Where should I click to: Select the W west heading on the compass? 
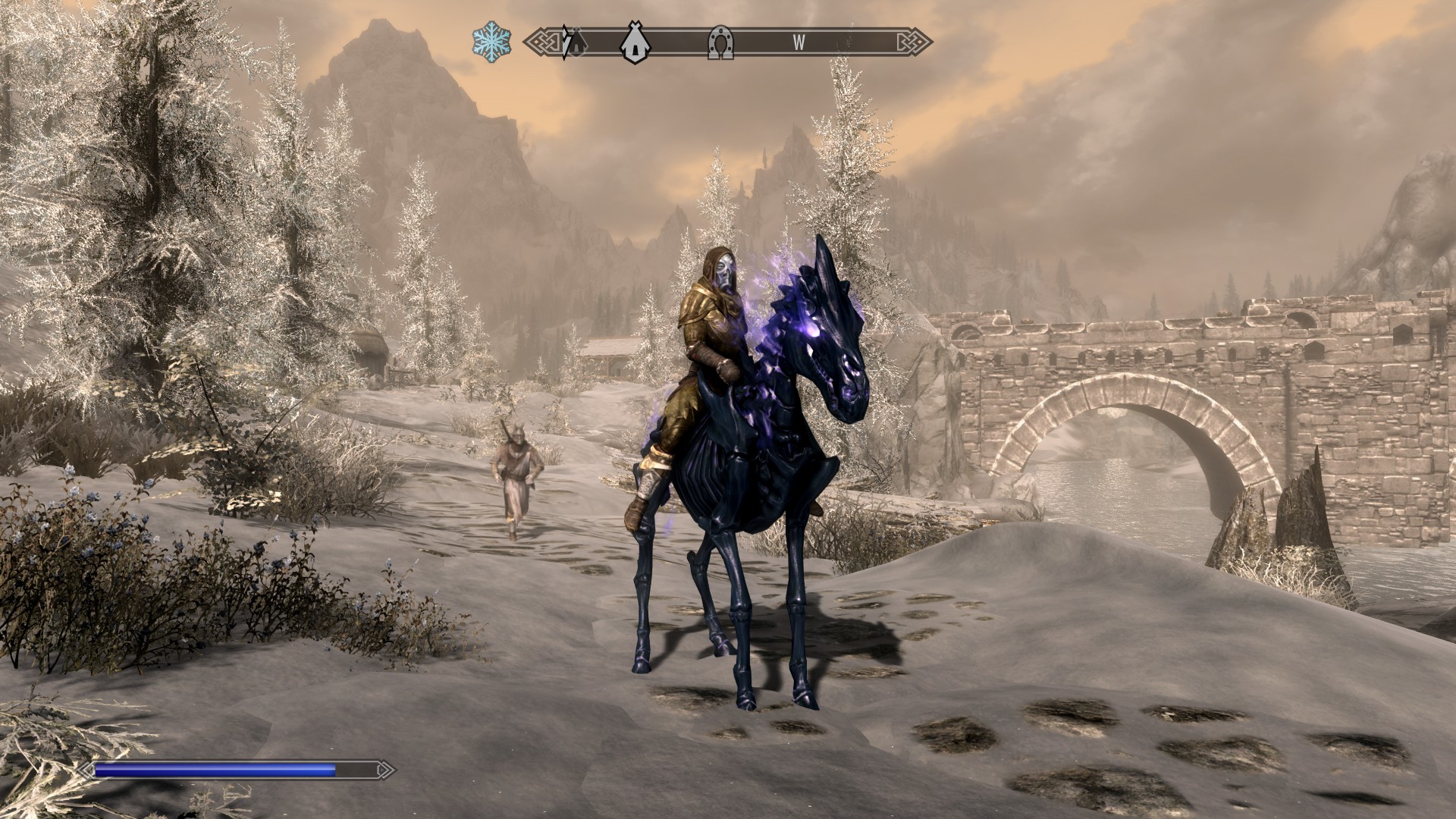point(799,43)
